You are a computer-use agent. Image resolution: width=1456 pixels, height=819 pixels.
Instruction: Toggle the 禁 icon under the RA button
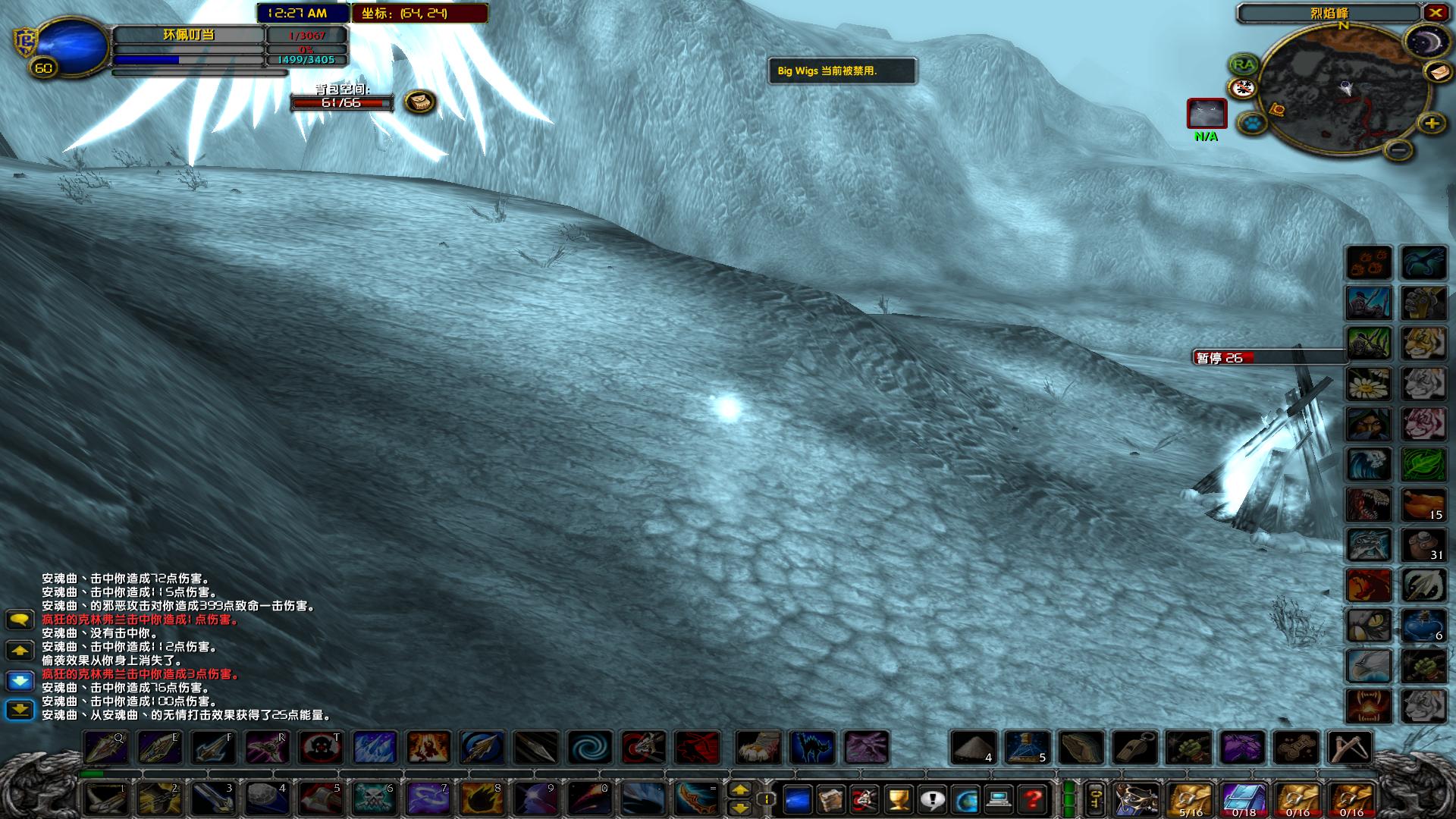point(1244,87)
